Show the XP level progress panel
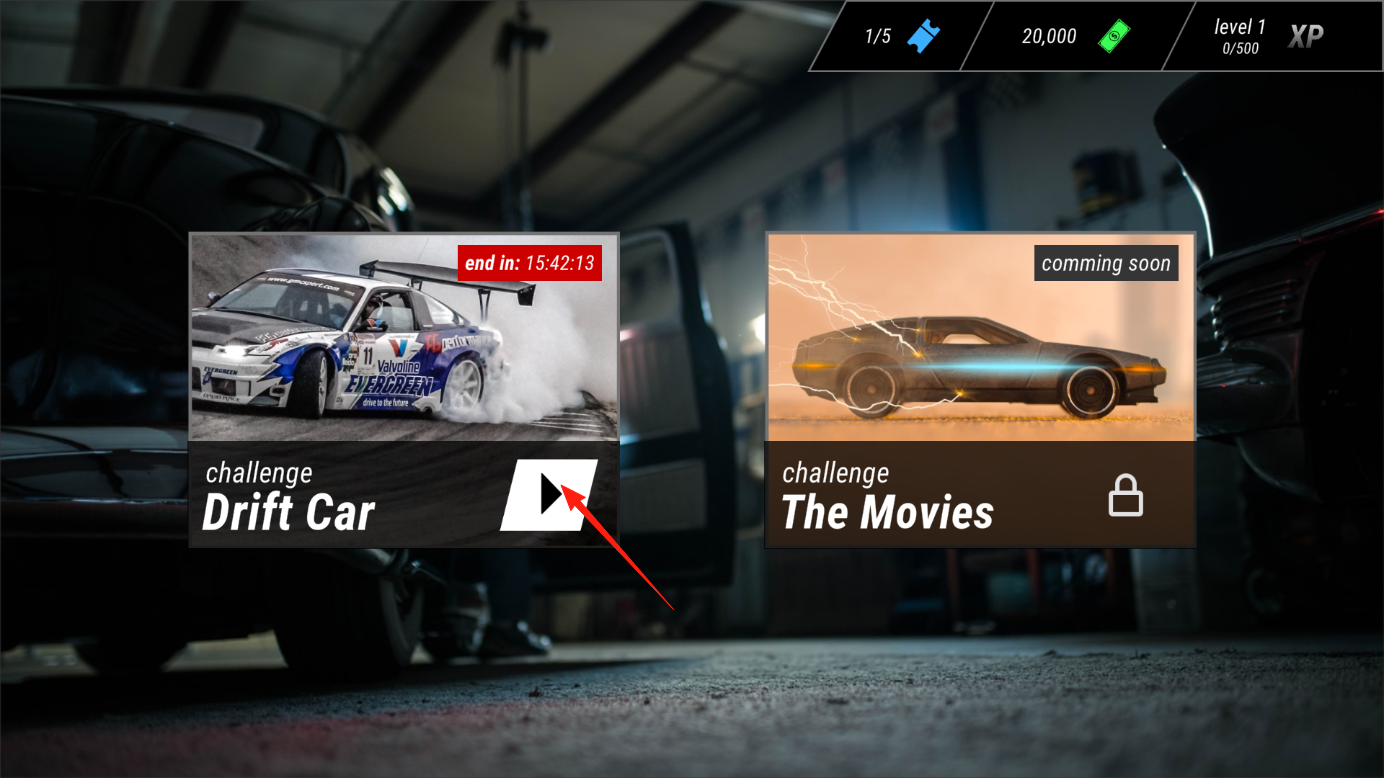1384x778 pixels. 1268,37
